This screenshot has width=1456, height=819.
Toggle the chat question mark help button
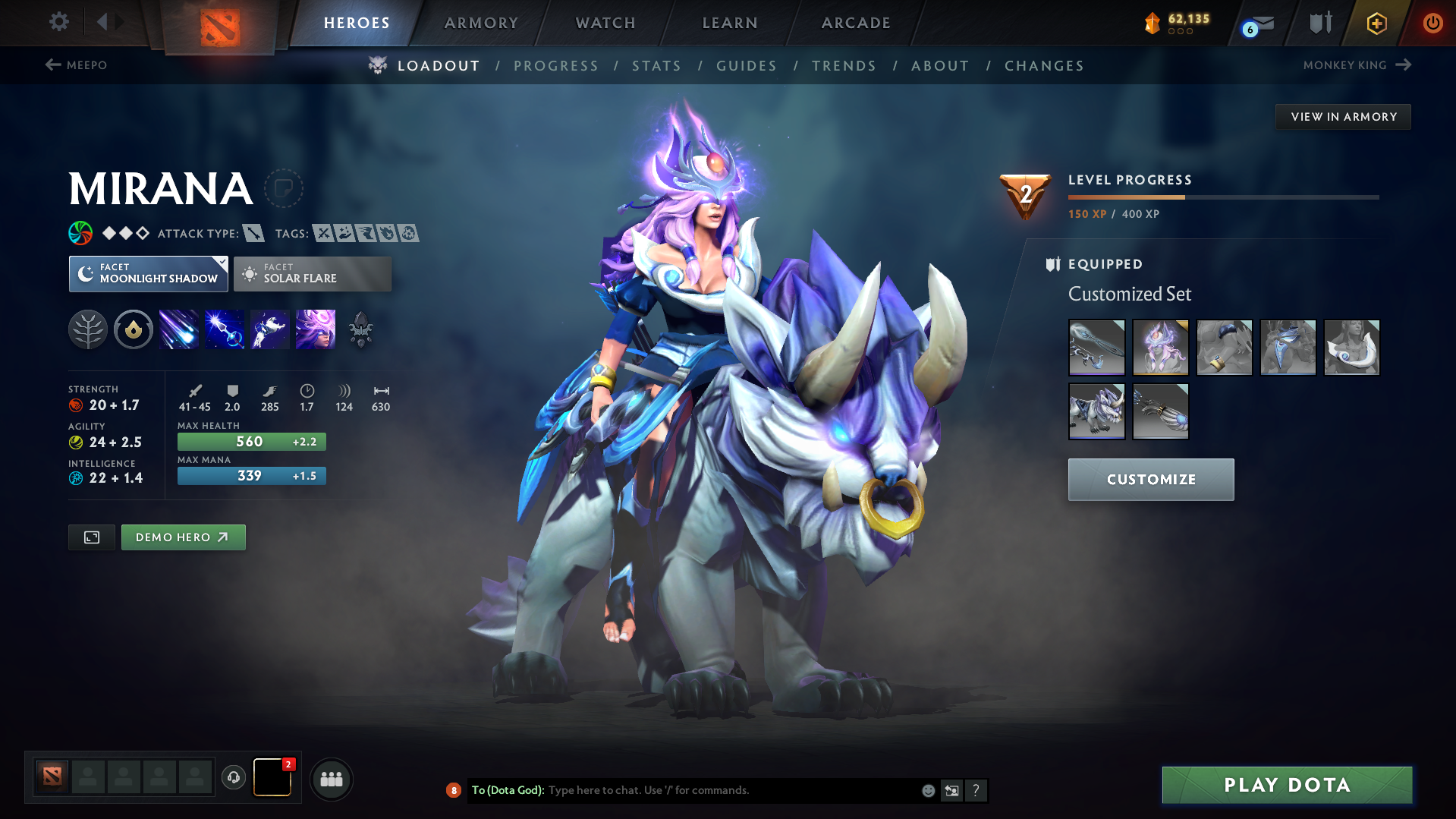coord(976,790)
